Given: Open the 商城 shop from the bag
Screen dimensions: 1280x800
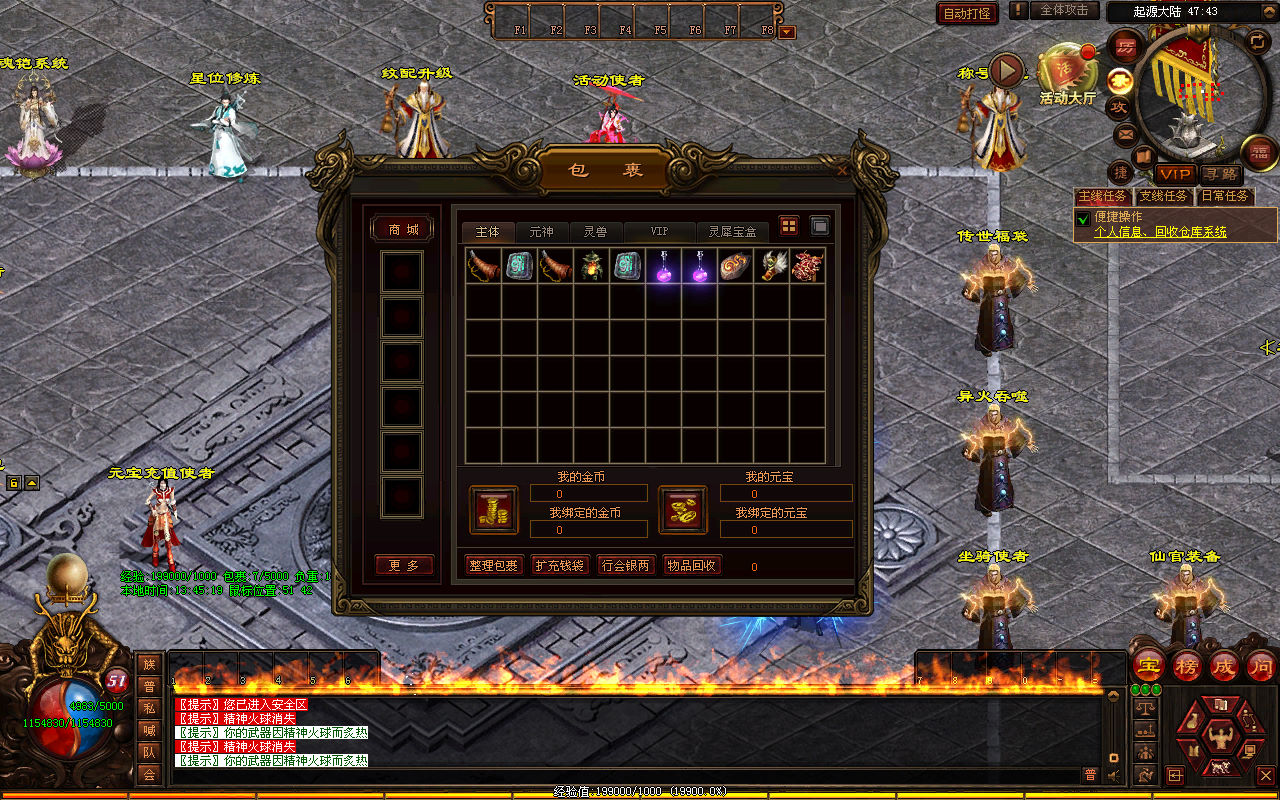Looking at the screenshot, I should point(404,230).
